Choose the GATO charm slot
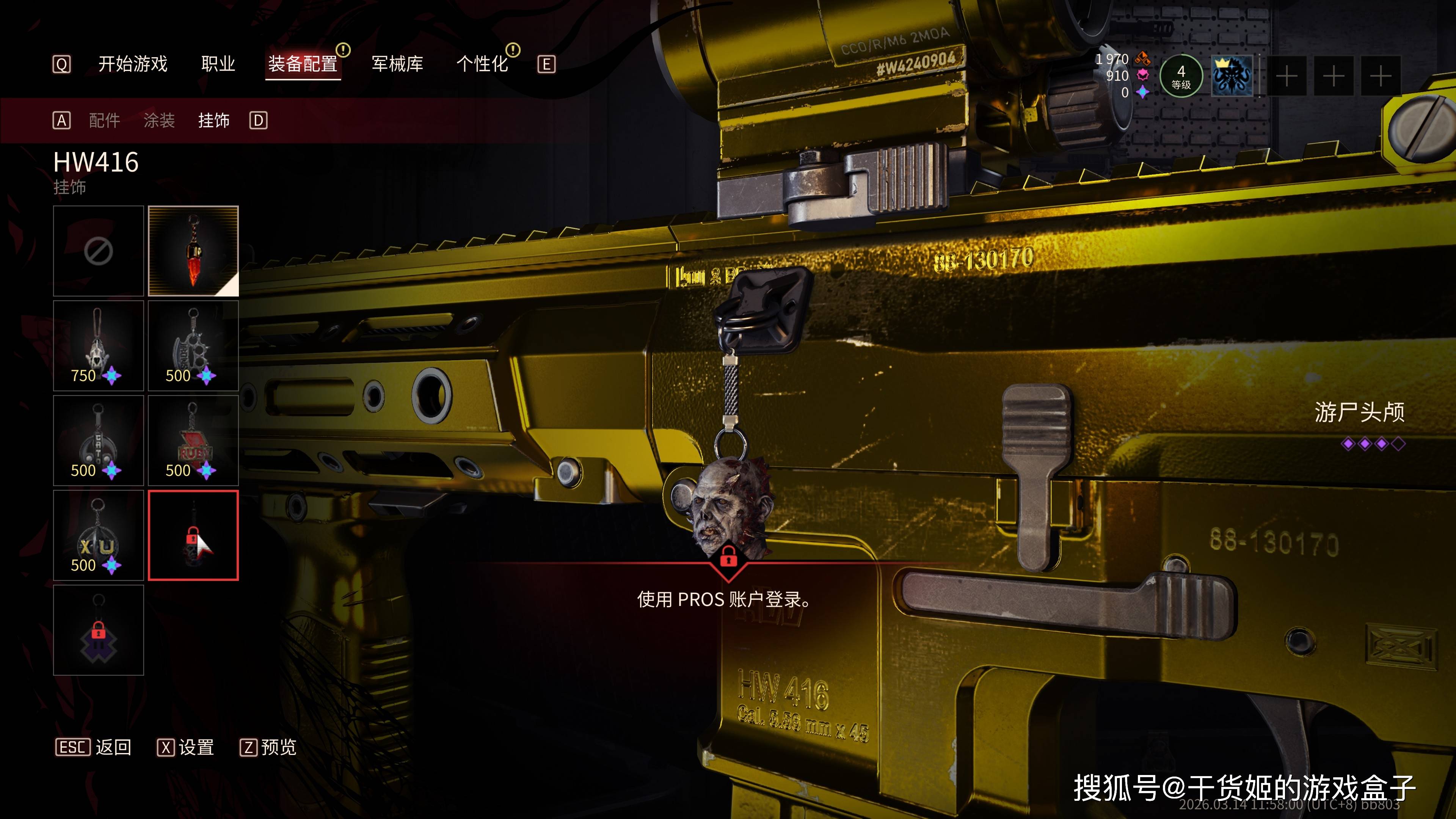This screenshot has width=1456, height=819. [98, 440]
